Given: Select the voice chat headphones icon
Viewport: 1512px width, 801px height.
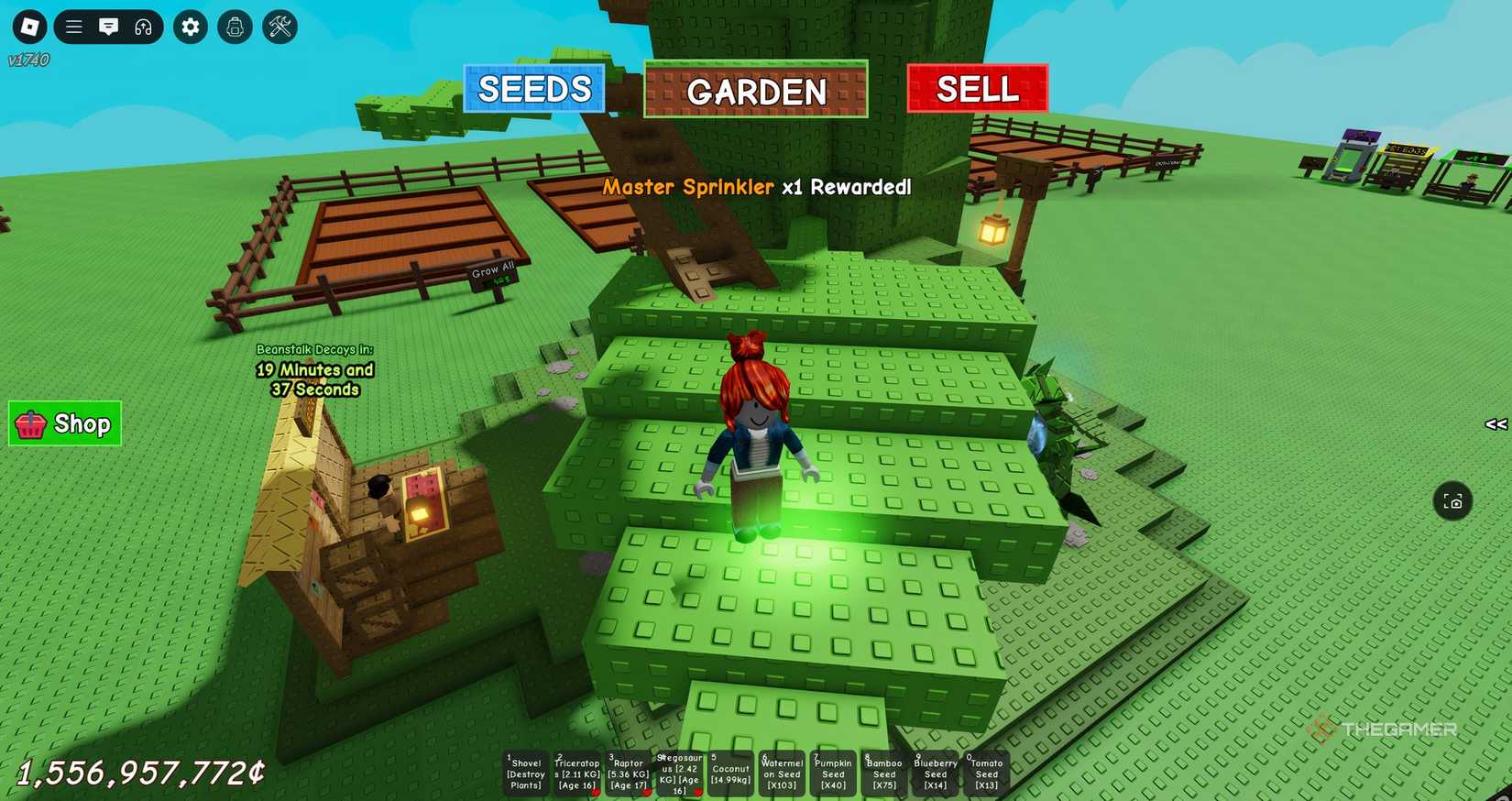Looking at the screenshot, I should point(144,27).
